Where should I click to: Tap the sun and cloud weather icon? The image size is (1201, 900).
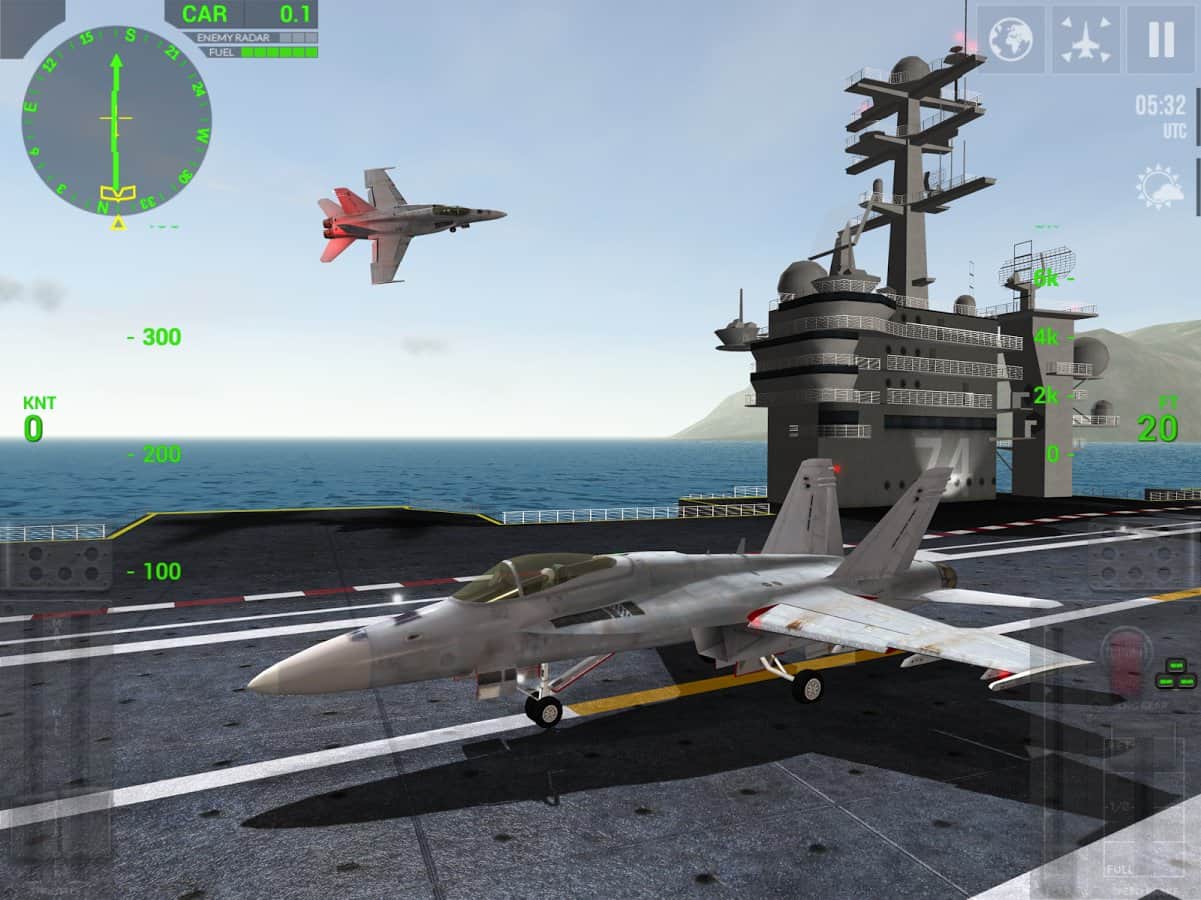(x=1159, y=187)
